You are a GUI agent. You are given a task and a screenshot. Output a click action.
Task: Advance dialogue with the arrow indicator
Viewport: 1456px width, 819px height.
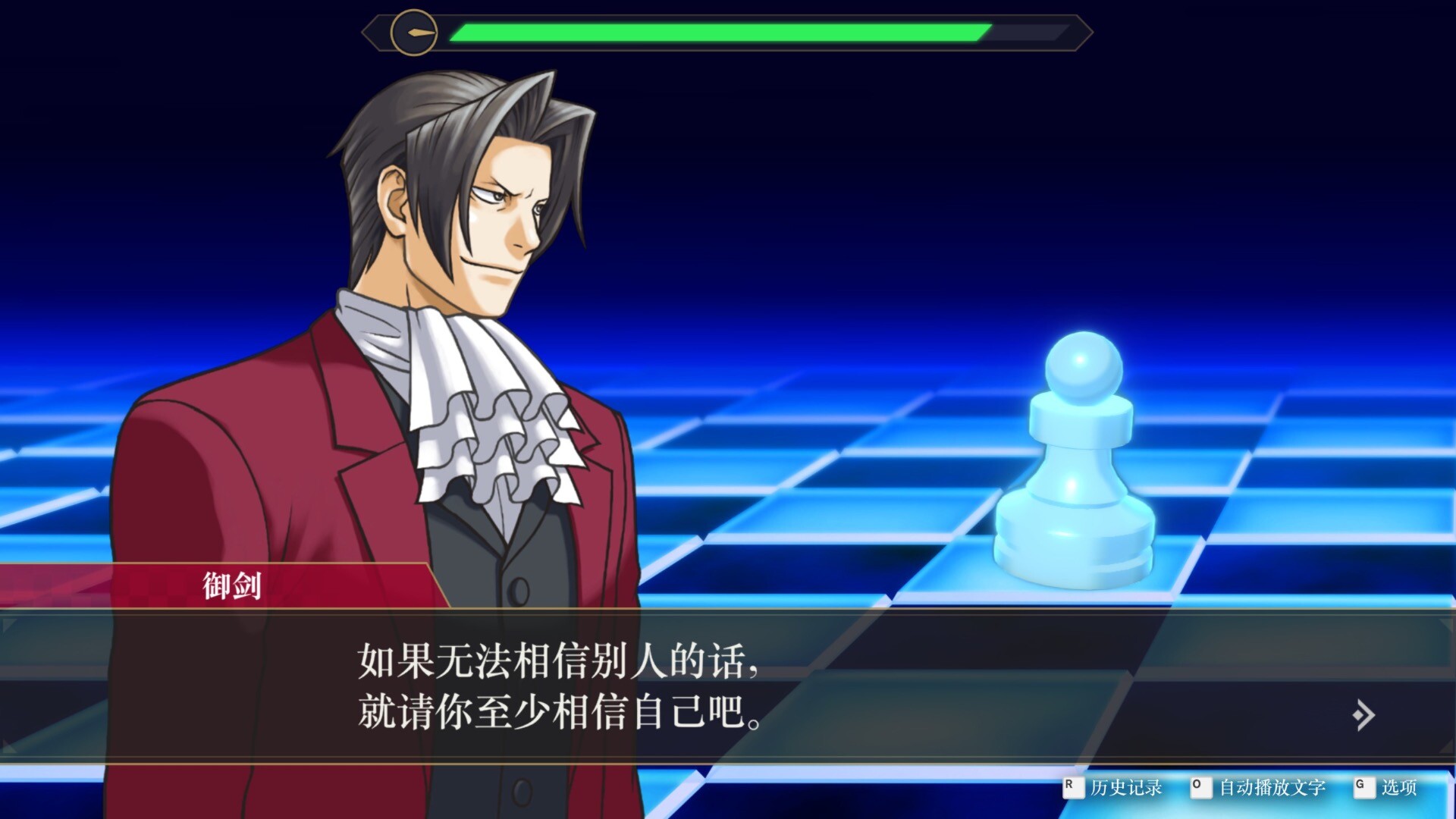pos(1363,714)
